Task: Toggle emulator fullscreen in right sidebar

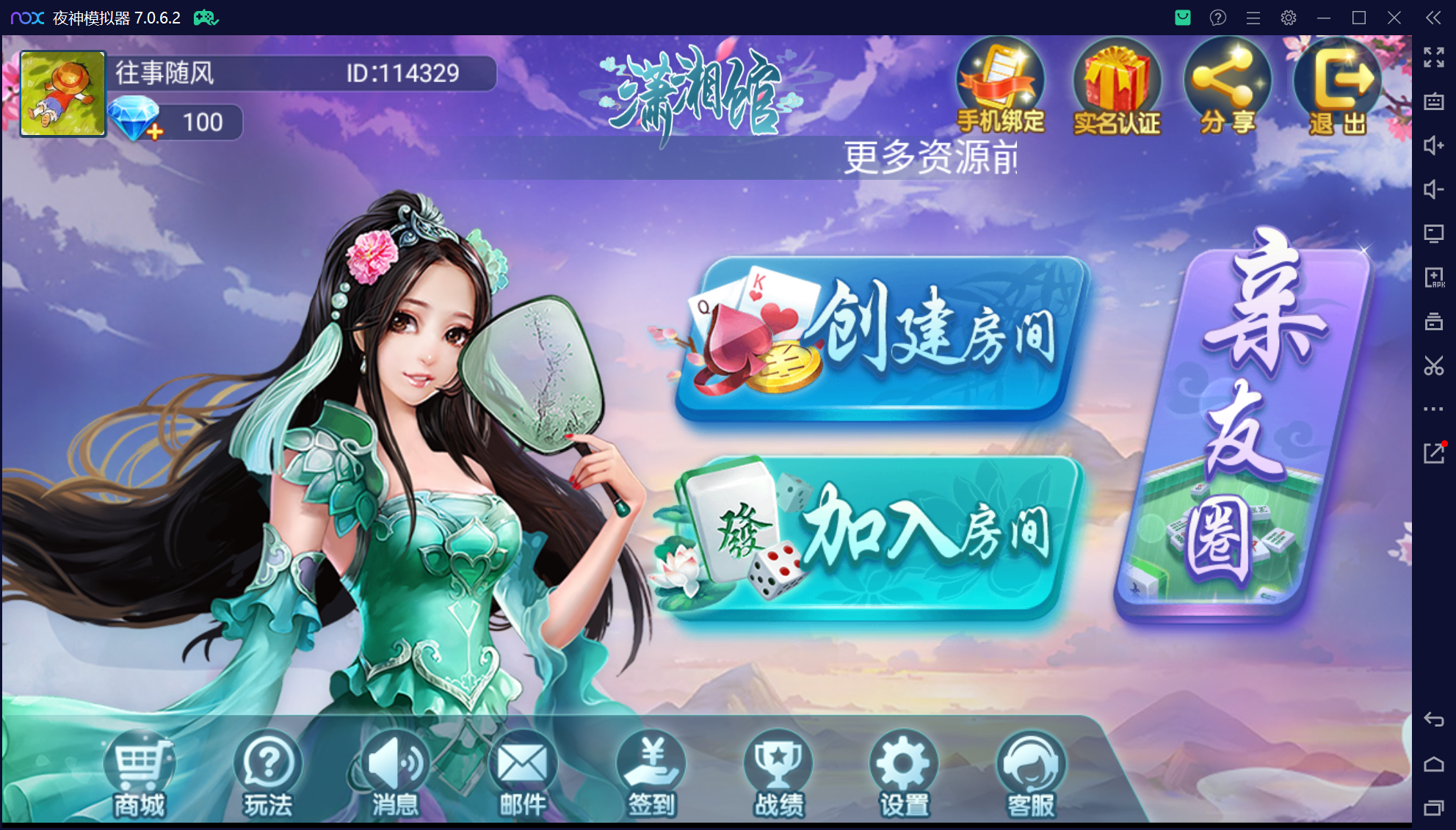Action: click(1433, 57)
